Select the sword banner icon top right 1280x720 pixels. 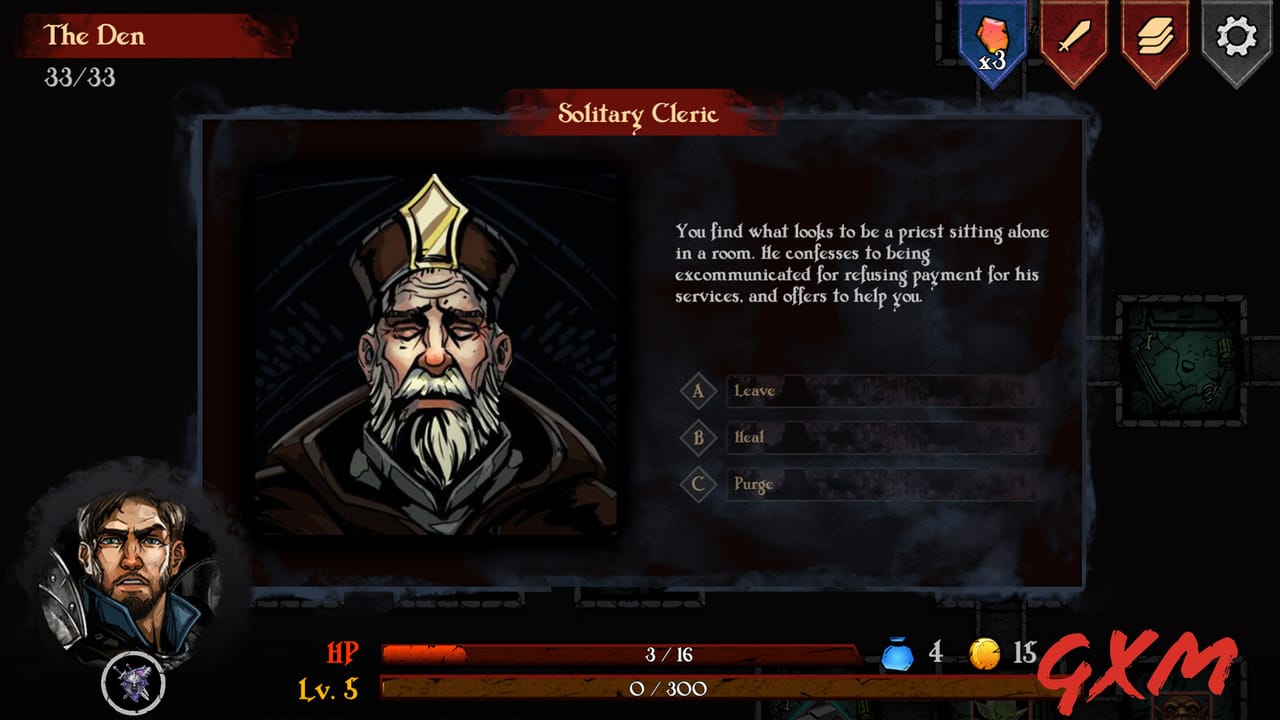[1075, 35]
